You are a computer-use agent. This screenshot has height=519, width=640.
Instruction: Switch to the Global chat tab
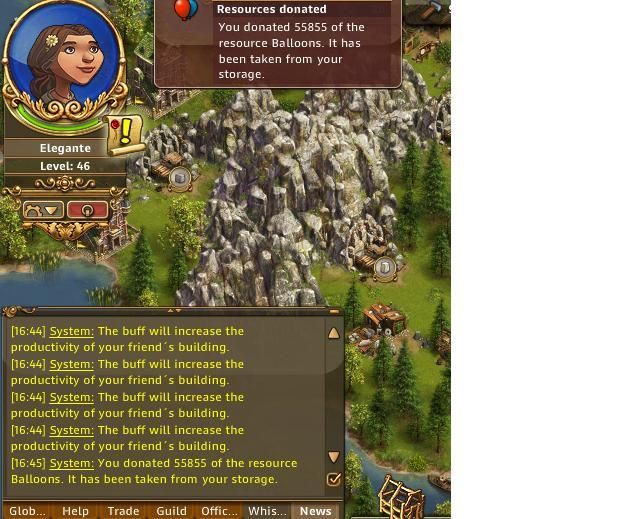point(27,510)
